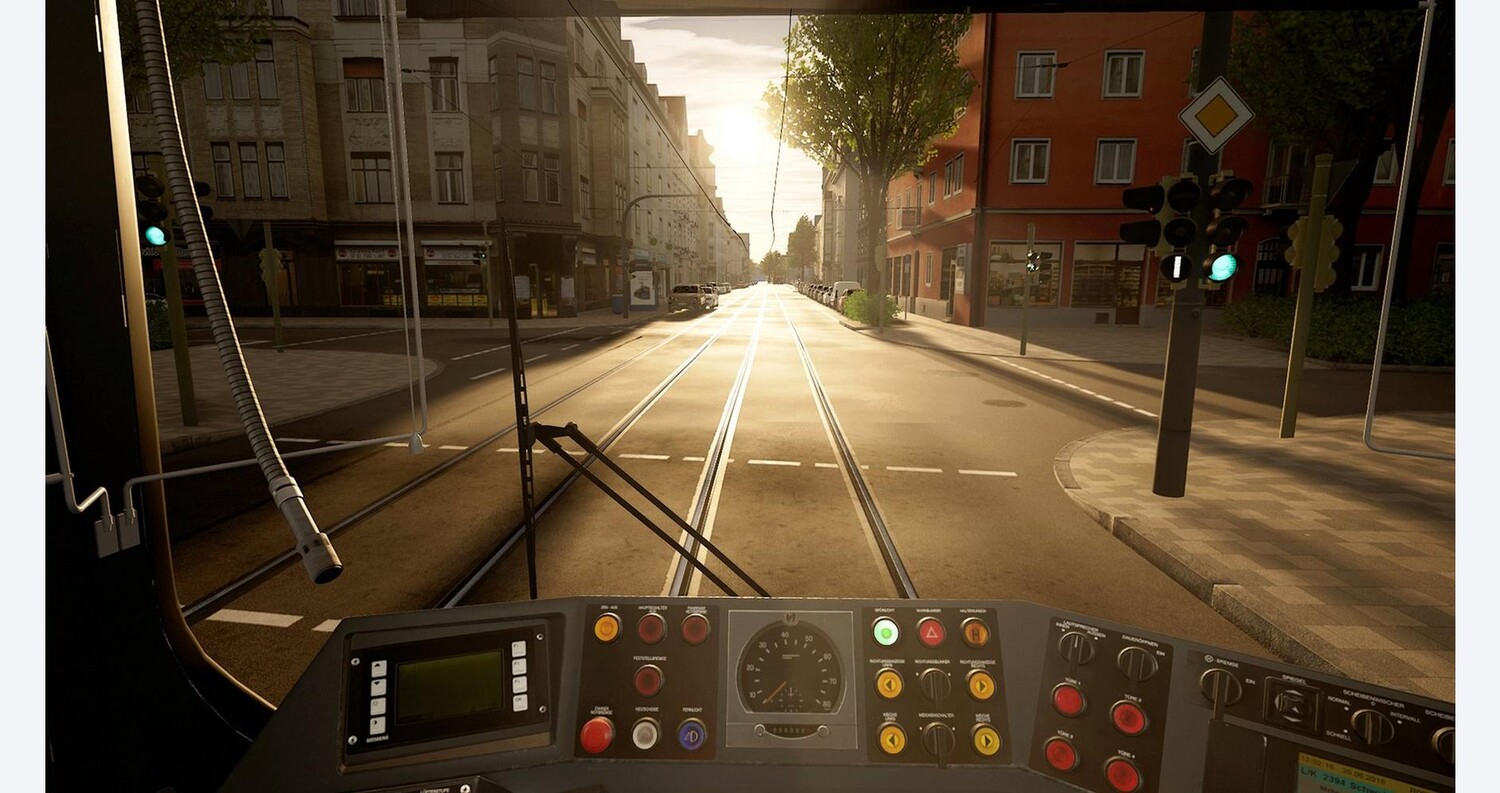The width and height of the screenshot is (1500, 793).
Task: Turn the Scheibenwascher wiper mode knob
Action: coord(1371,725)
